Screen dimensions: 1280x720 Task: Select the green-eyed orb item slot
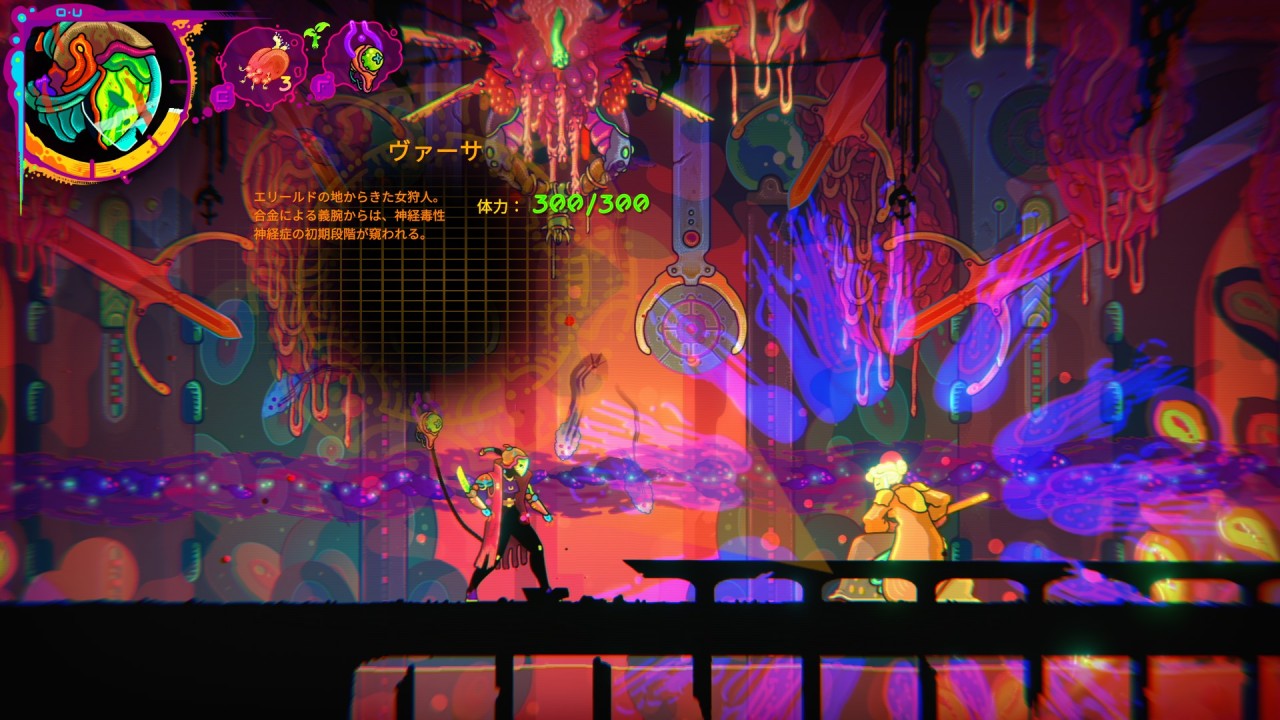click(362, 58)
